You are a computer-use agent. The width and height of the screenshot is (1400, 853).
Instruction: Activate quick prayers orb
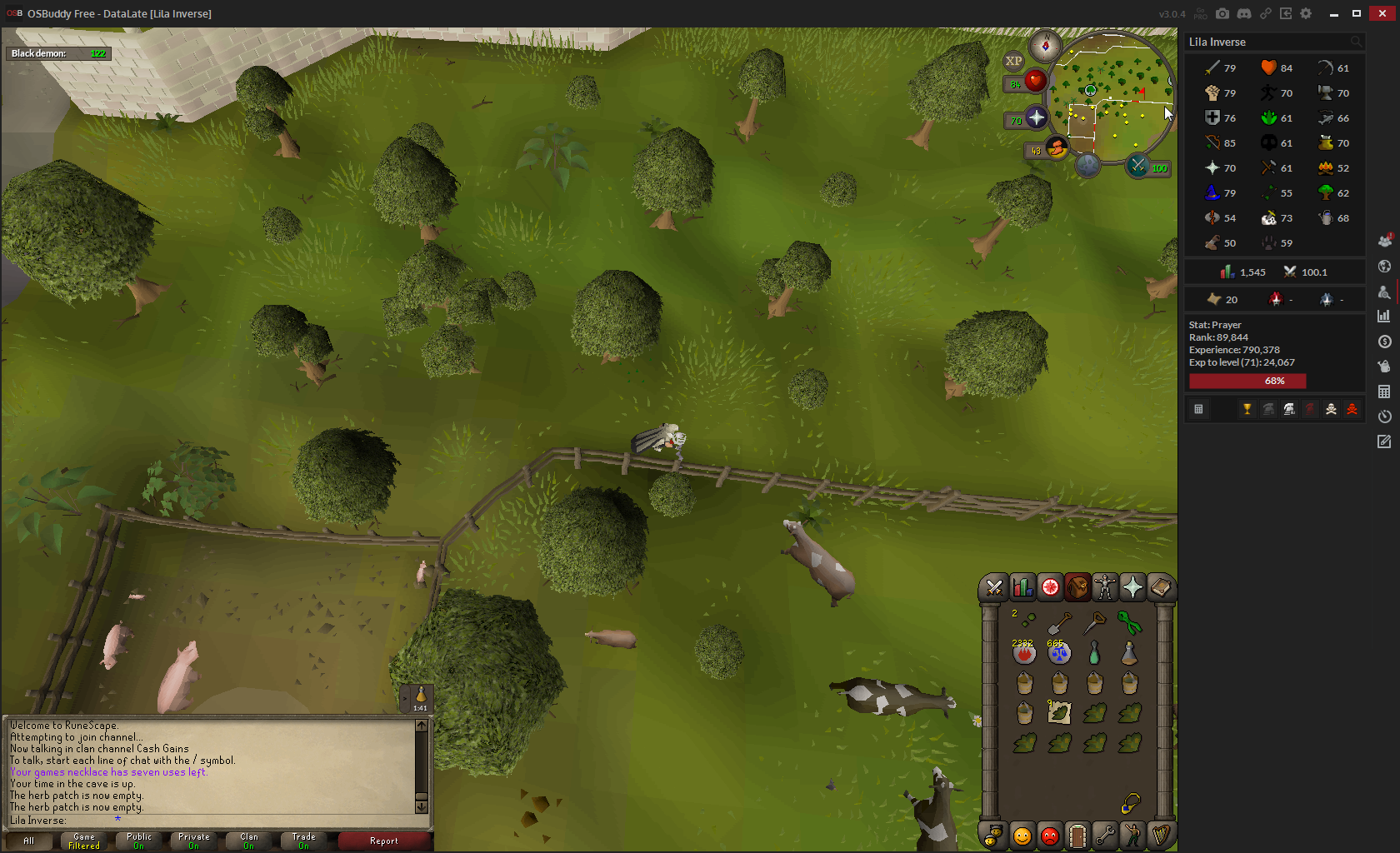click(1036, 118)
